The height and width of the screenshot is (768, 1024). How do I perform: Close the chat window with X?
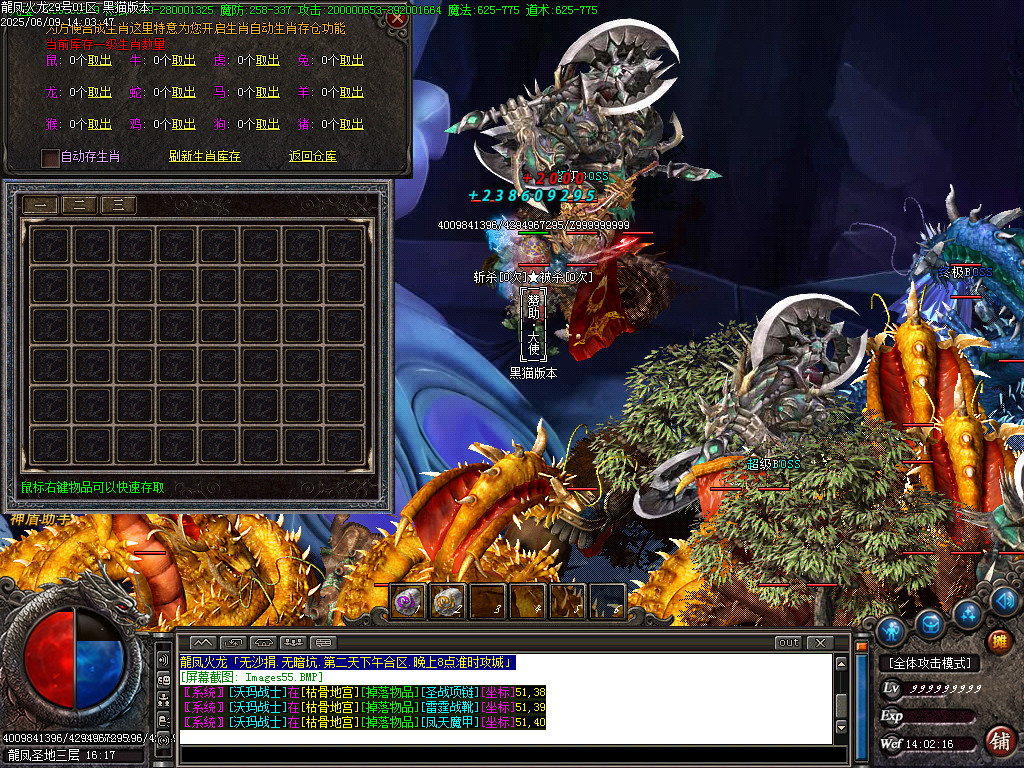pyautogui.click(x=820, y=642)
